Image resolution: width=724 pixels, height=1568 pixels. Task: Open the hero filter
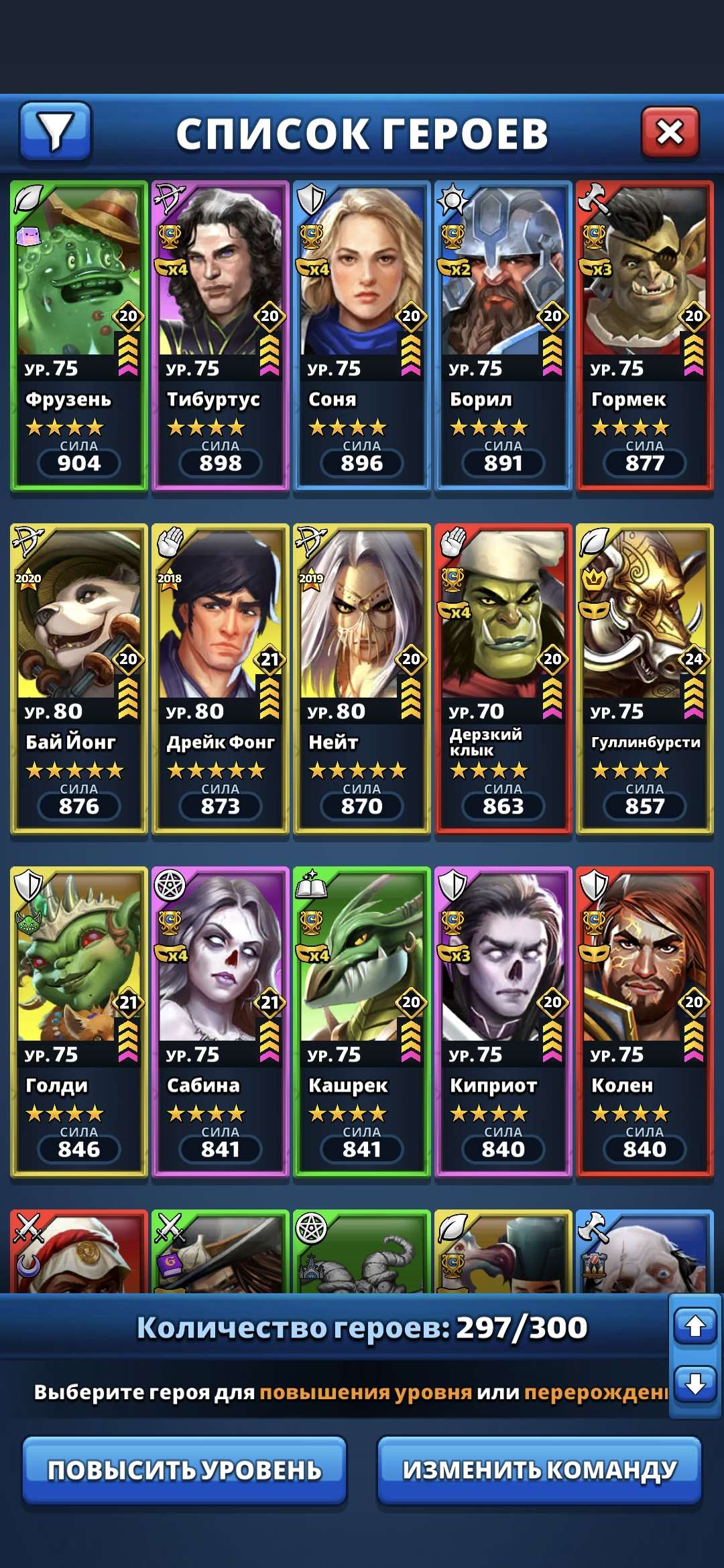(55, 131)
